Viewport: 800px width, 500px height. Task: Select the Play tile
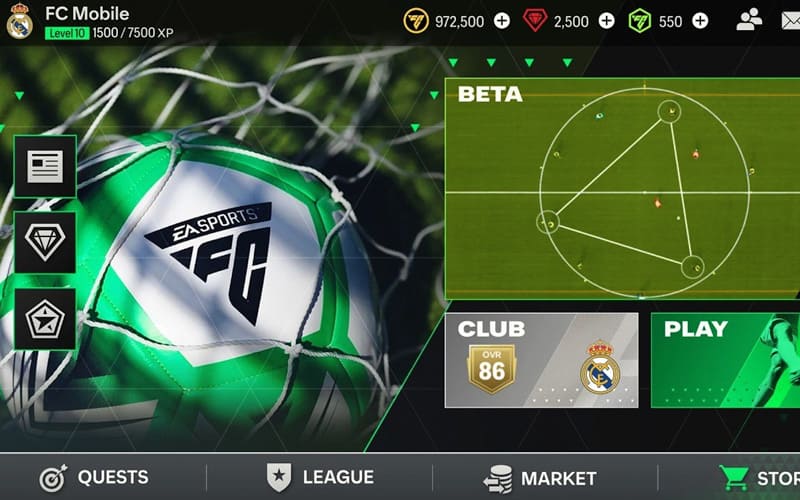pyautogui.click(x=725, y=360)
